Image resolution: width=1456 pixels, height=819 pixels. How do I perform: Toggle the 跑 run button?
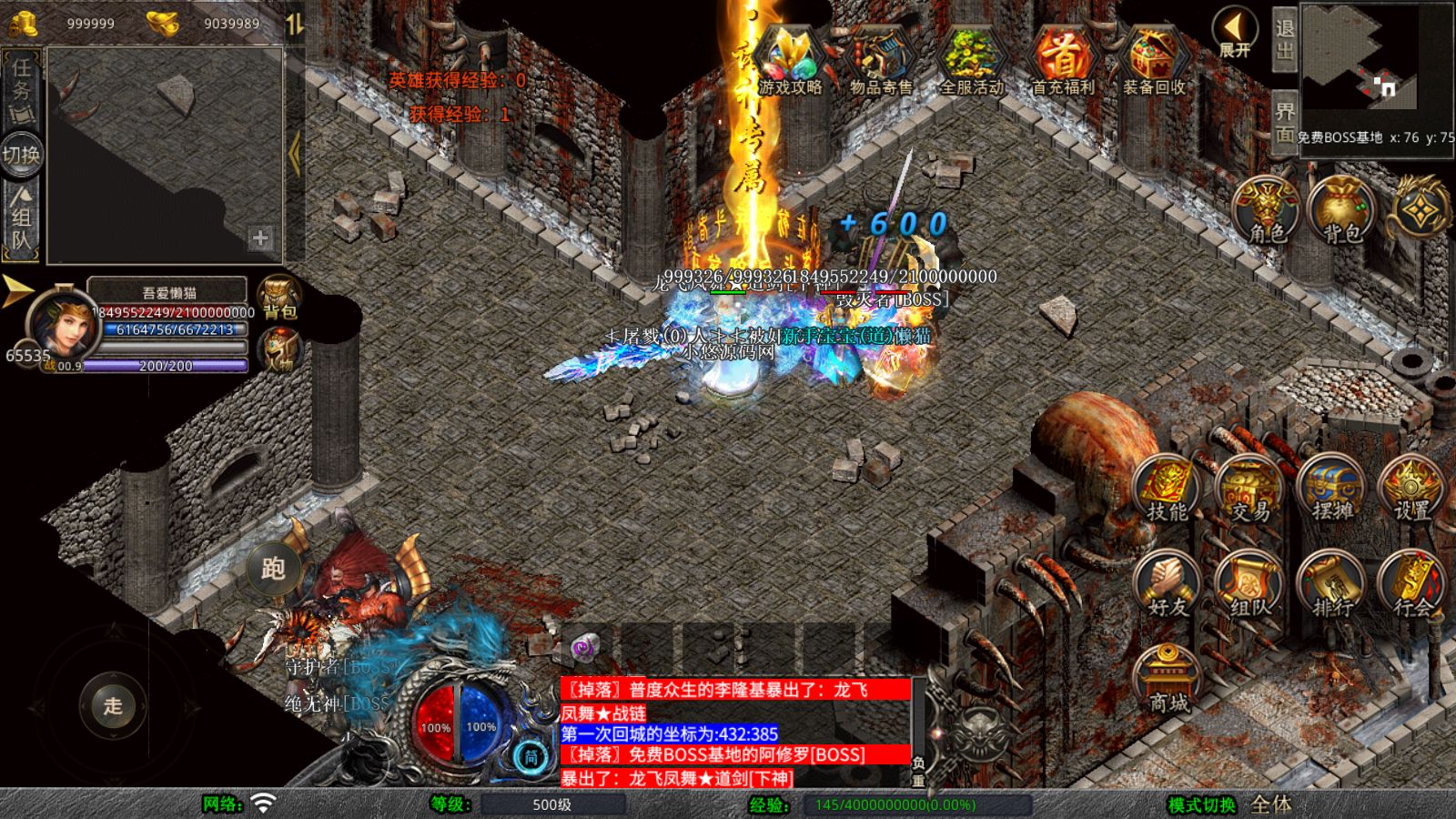coord(273,569)
